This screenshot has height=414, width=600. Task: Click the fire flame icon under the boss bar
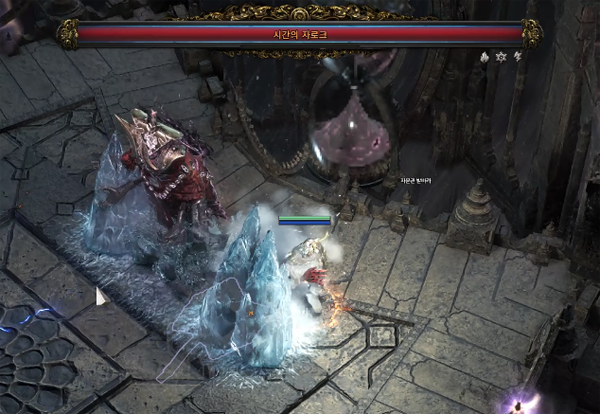486,58
